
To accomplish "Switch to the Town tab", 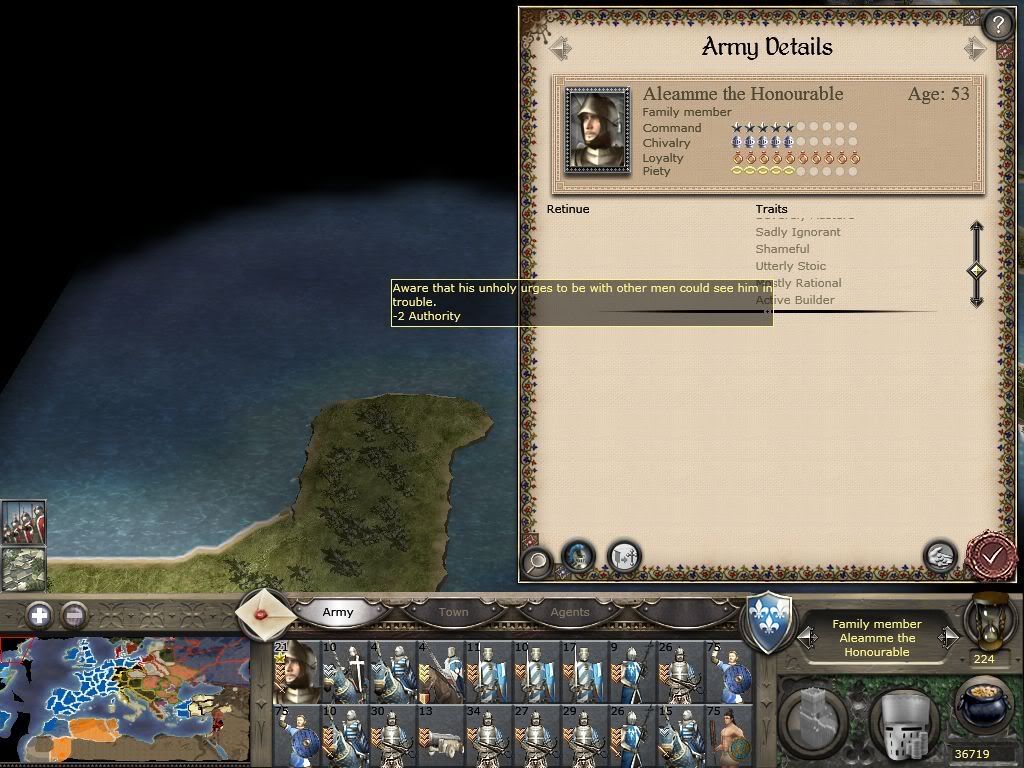I will pos(453,612).
